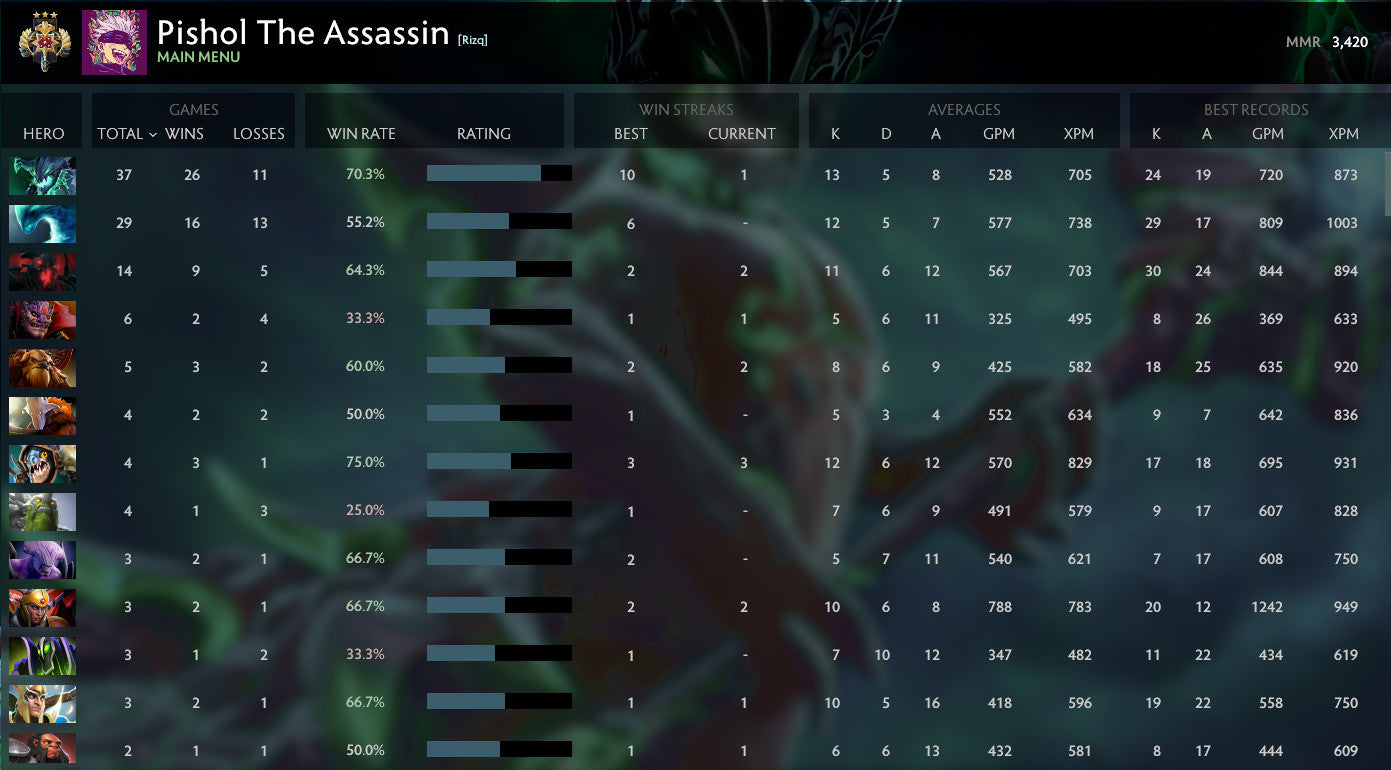Open Shadow Fiend's stats via his portrait
1391x770 pixels.
pos(42,272)
